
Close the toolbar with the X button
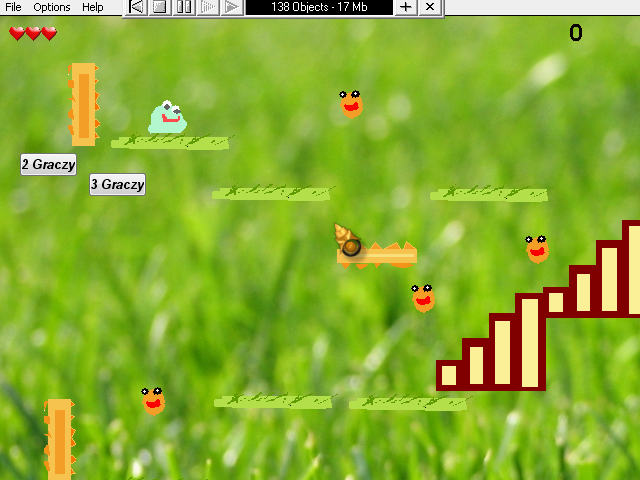[429, 7]
